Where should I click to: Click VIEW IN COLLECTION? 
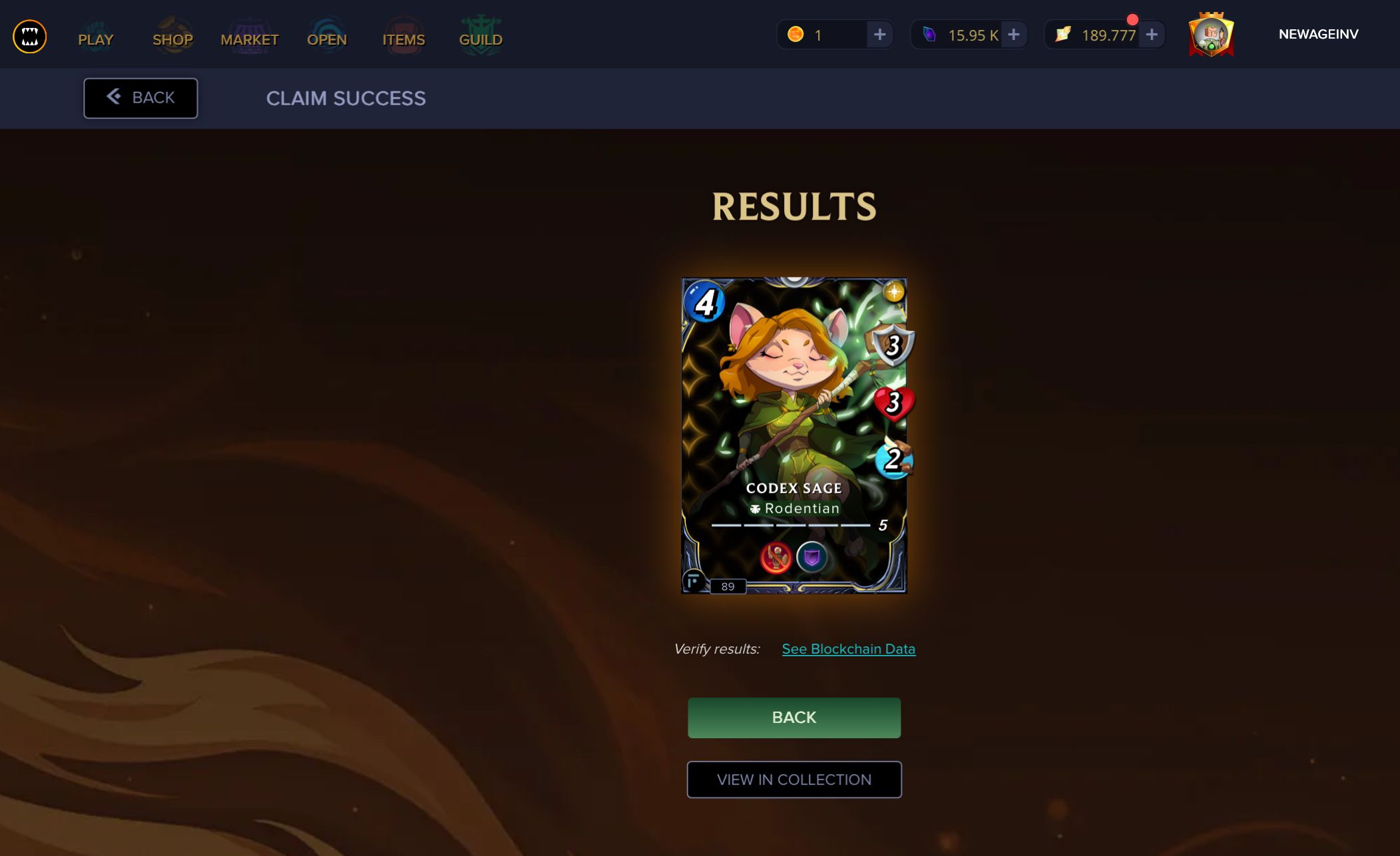(794, 779)
